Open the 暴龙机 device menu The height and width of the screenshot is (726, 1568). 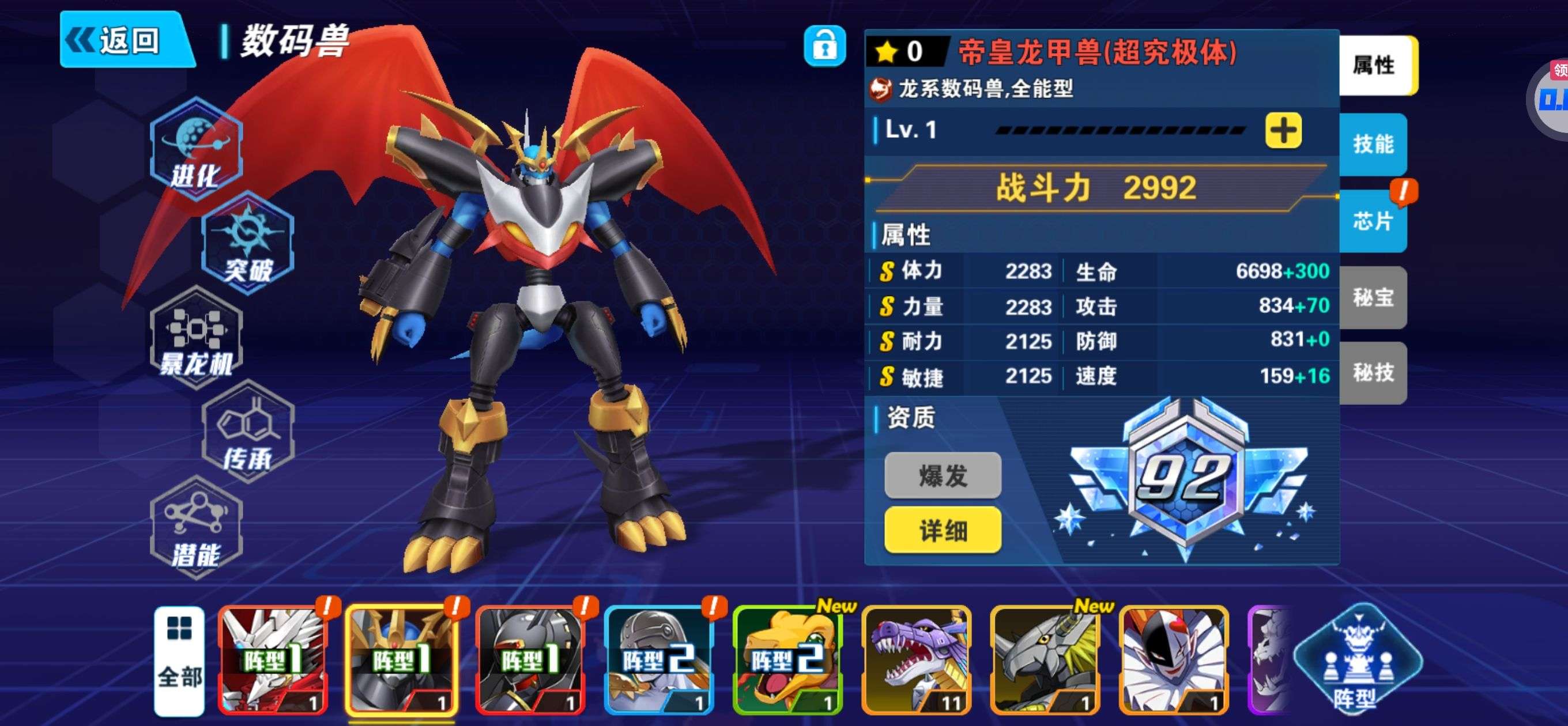(196, 338)
